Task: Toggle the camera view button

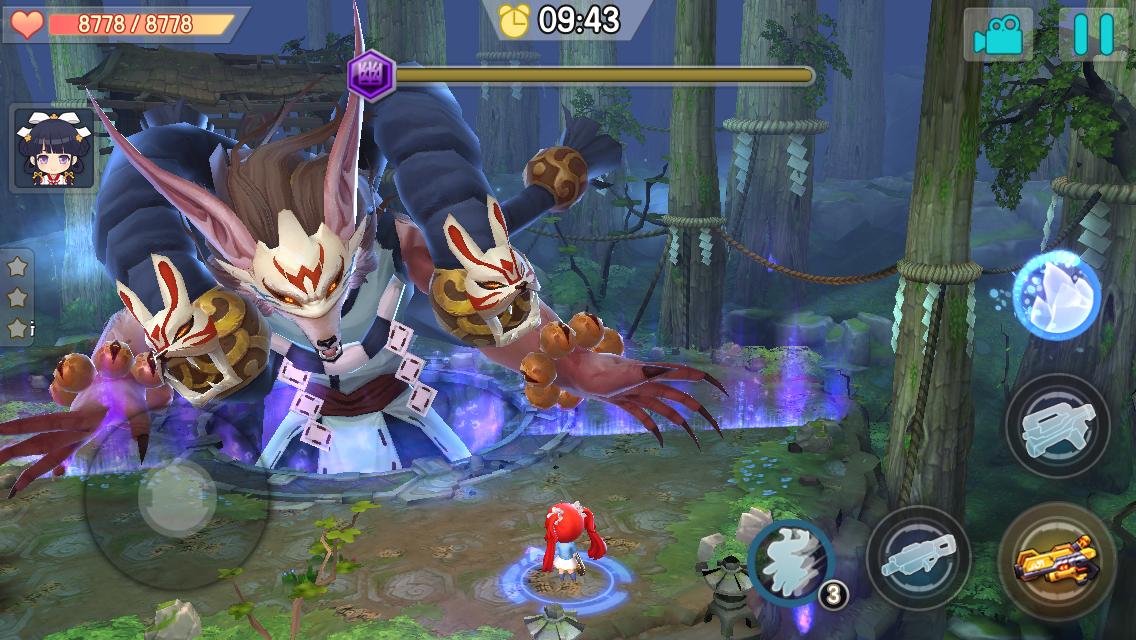Action: (998, 36)
